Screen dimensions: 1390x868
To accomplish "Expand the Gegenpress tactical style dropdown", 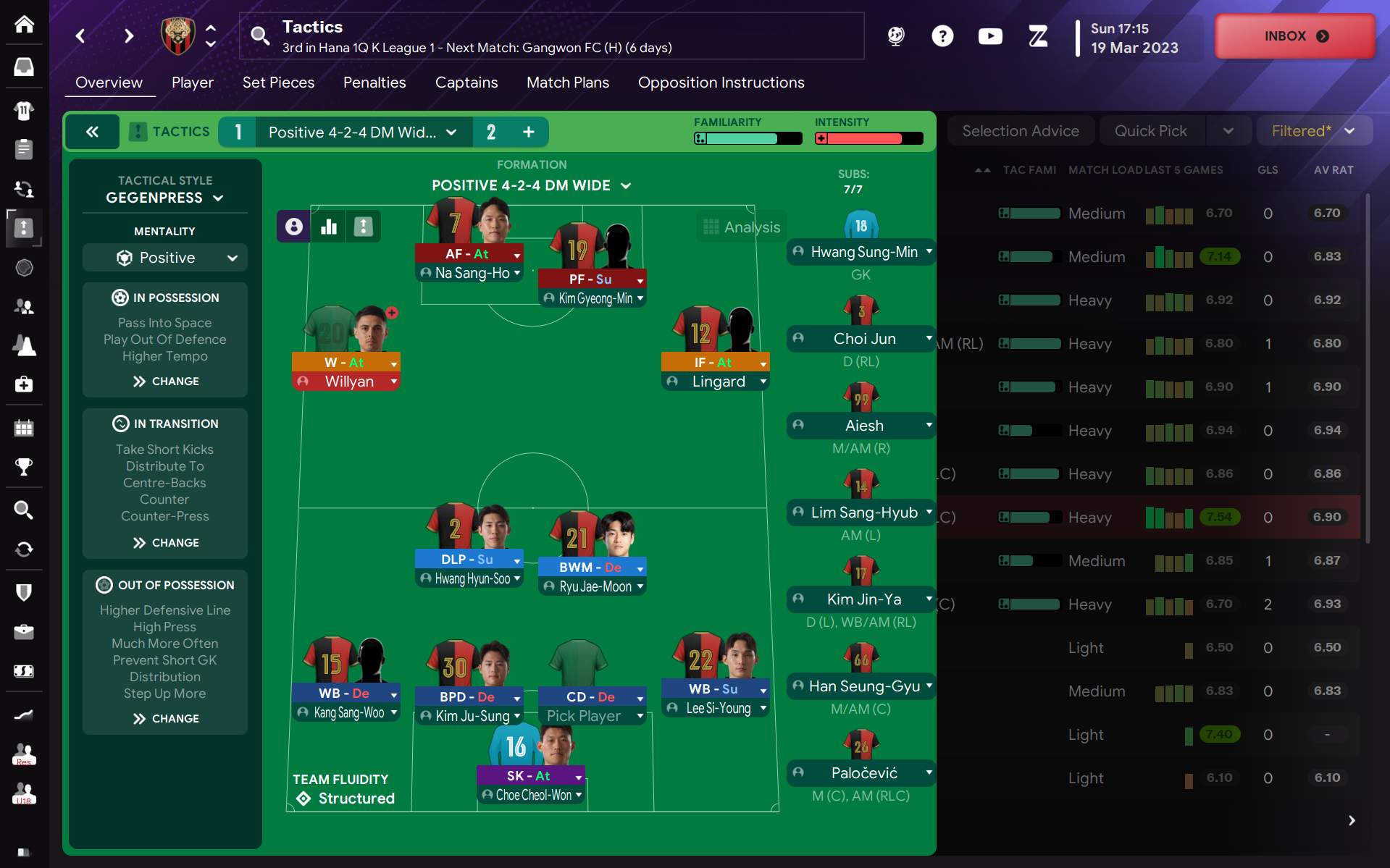I will pos(164,197).
